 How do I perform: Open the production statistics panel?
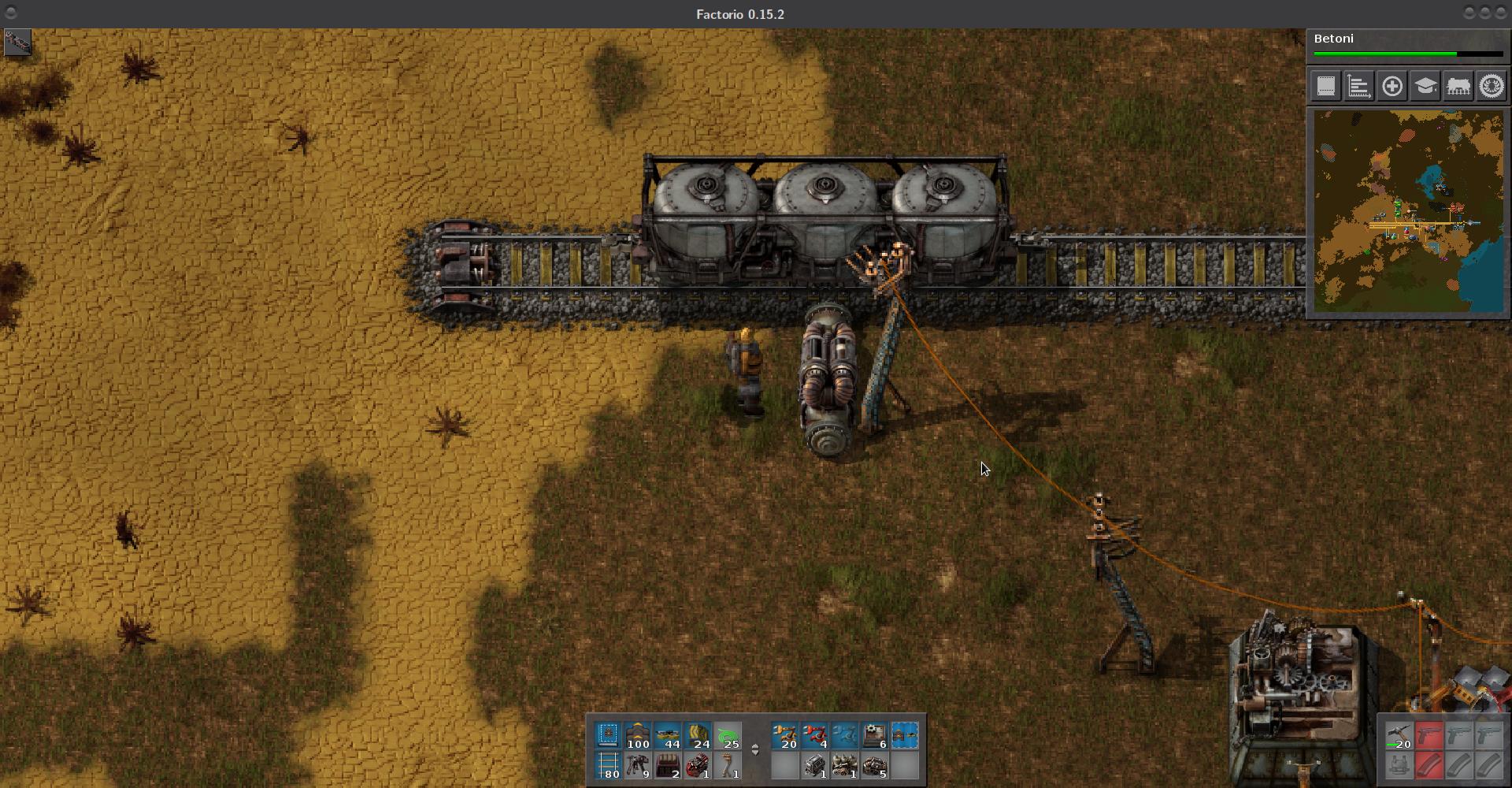point(1358,87)
